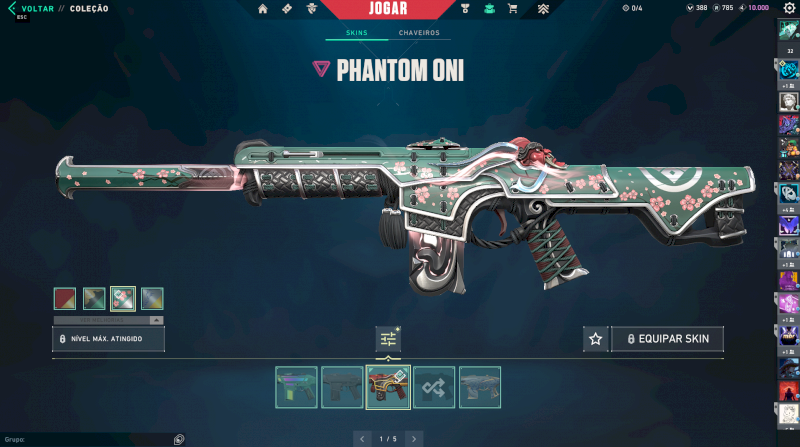Click the group chat input field
Screen dimensions: 800x447
tap(85, 439)
